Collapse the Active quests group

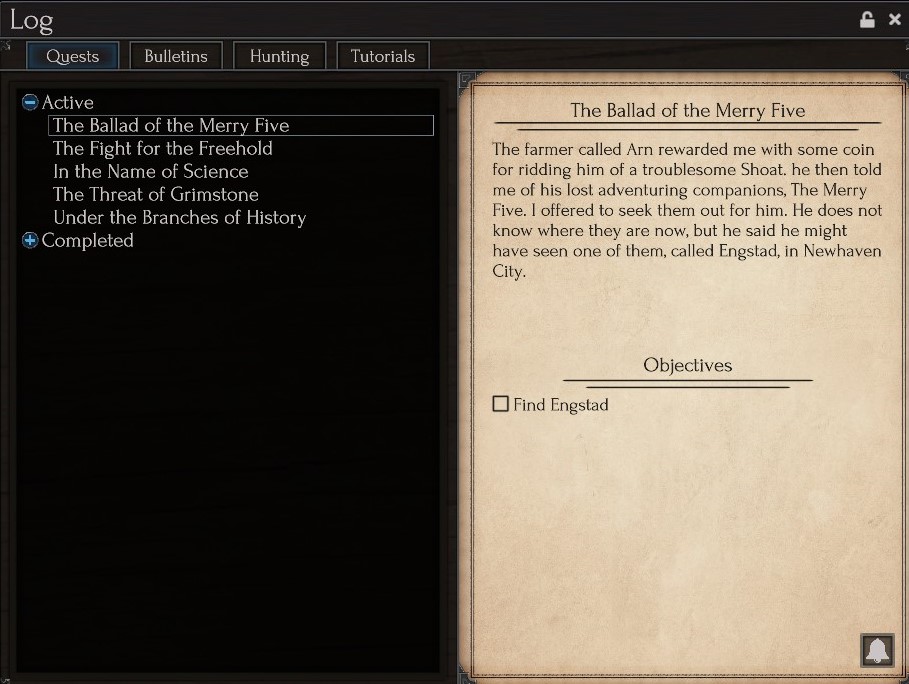pos(30,102)
